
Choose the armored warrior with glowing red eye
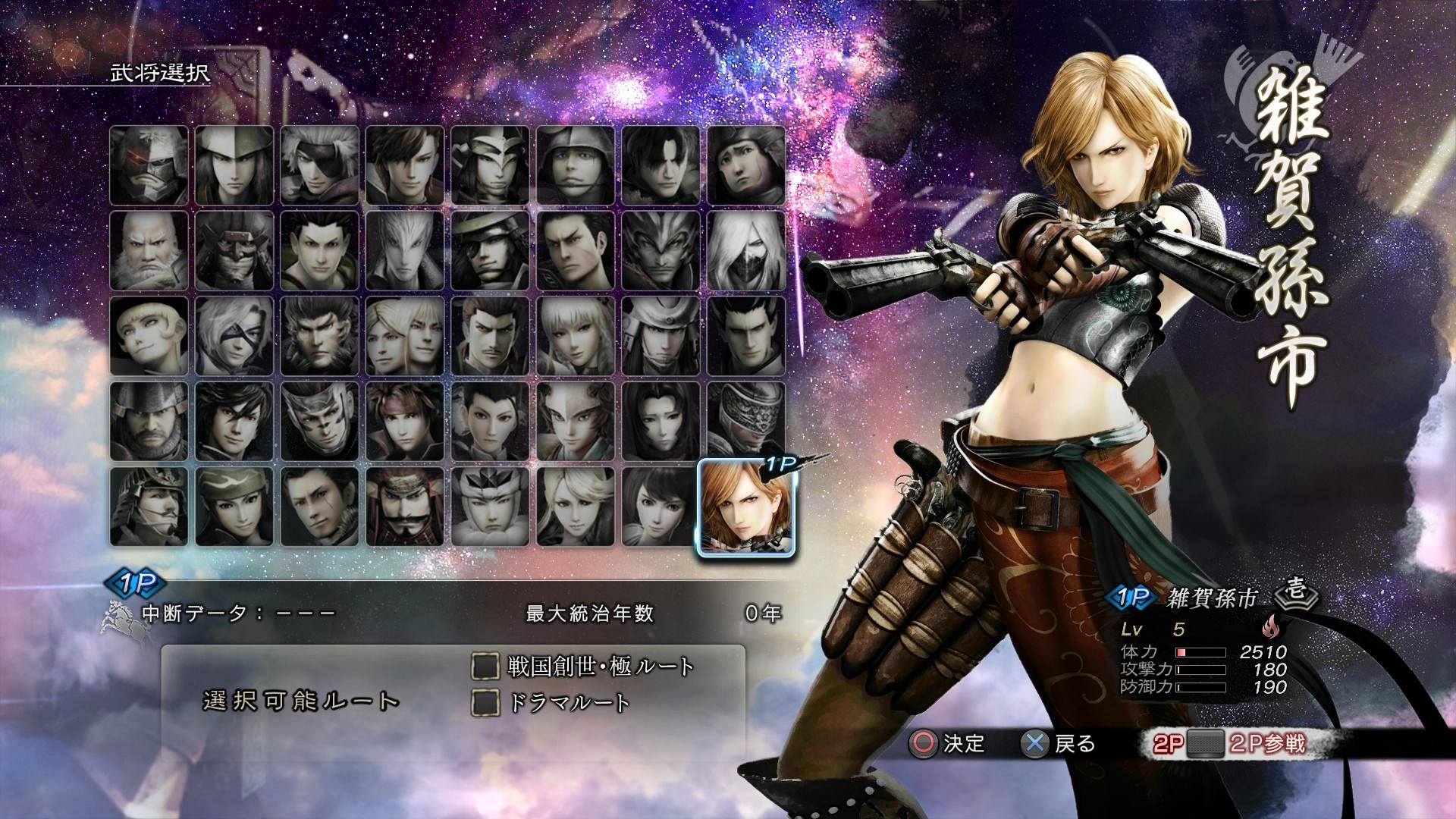click(149, 165)
